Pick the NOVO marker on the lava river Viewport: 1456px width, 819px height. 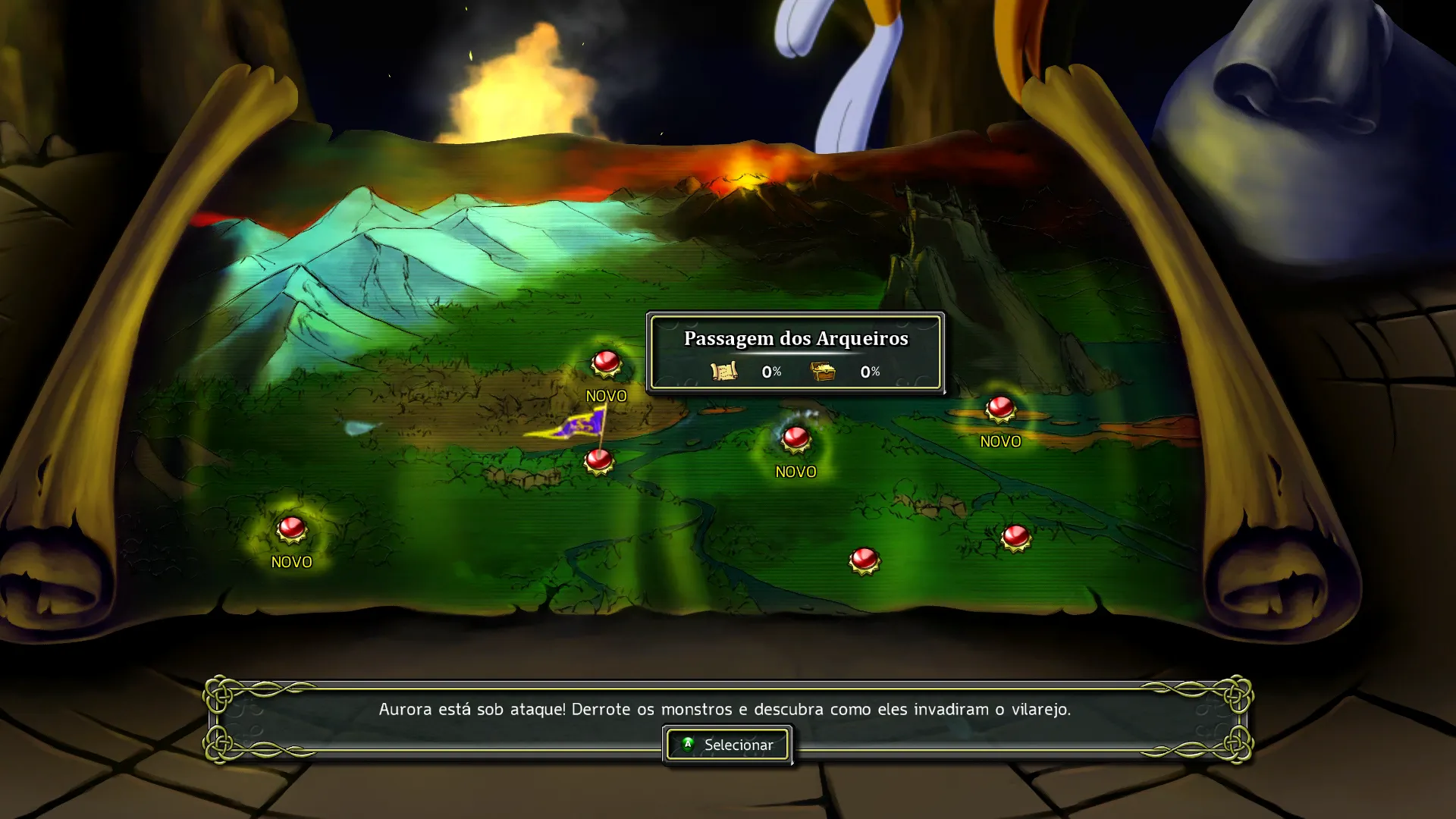click(1000, 409)
